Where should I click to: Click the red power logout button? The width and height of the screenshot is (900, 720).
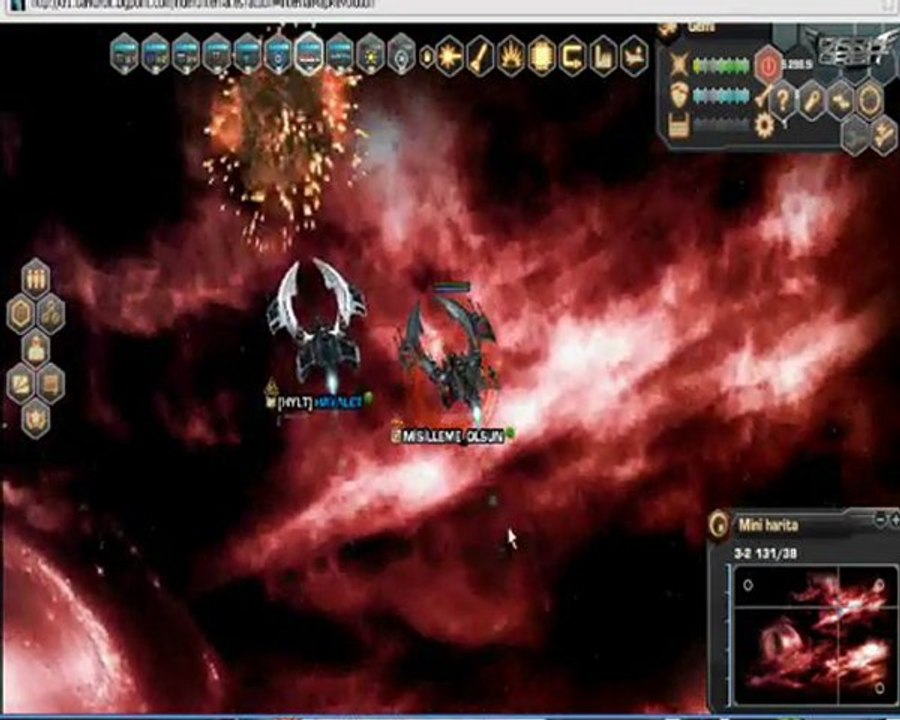[x=768, y=66]
